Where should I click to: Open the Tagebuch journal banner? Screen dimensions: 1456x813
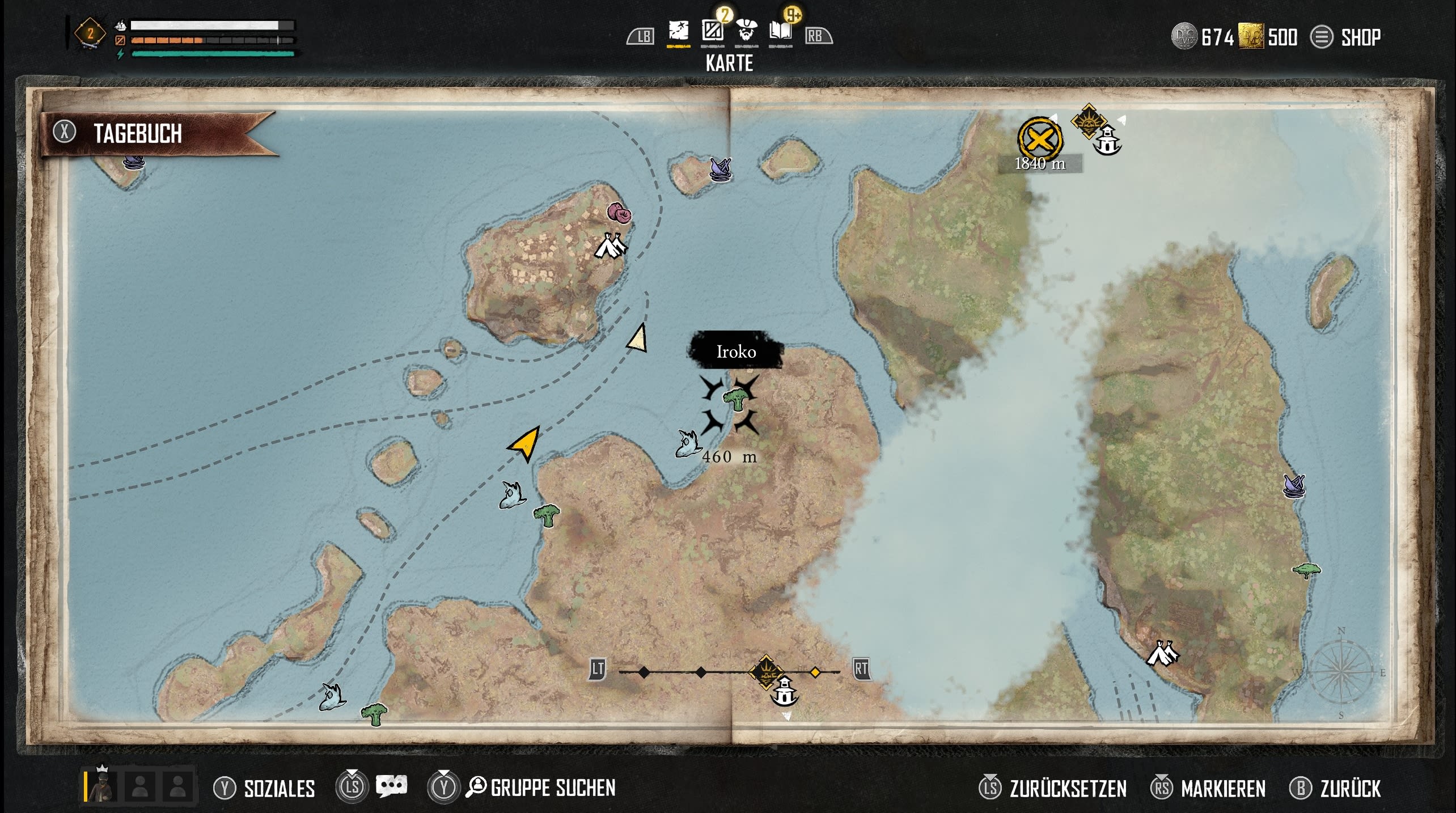137,134
